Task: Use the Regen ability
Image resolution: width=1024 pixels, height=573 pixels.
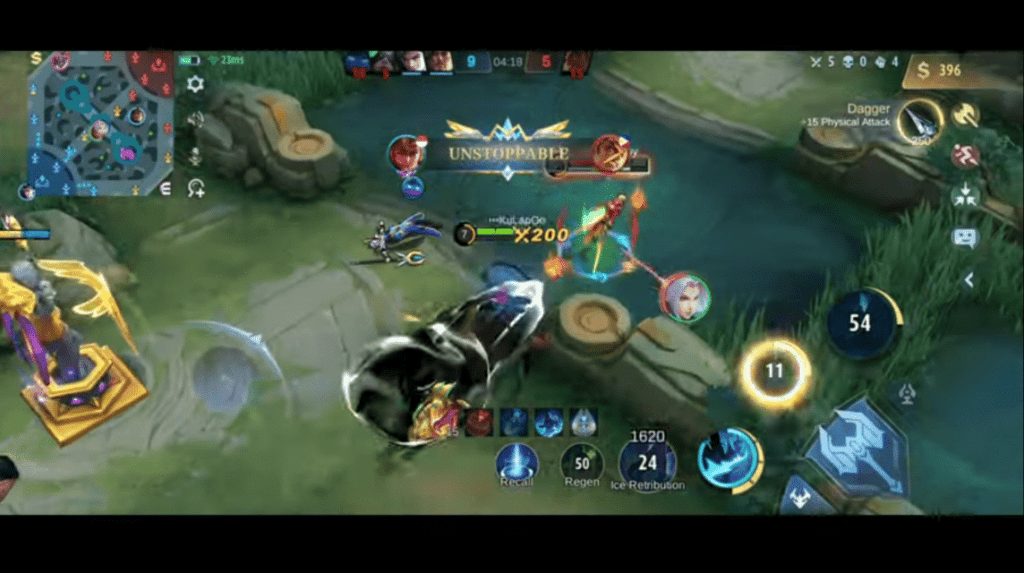Action: click(x=581, y=462)
